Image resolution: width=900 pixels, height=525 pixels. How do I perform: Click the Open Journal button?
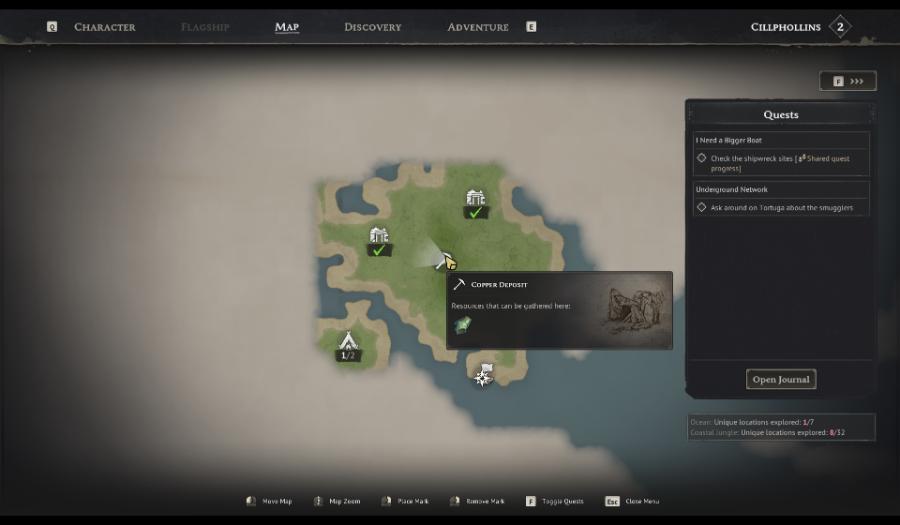tap(781, 379)
